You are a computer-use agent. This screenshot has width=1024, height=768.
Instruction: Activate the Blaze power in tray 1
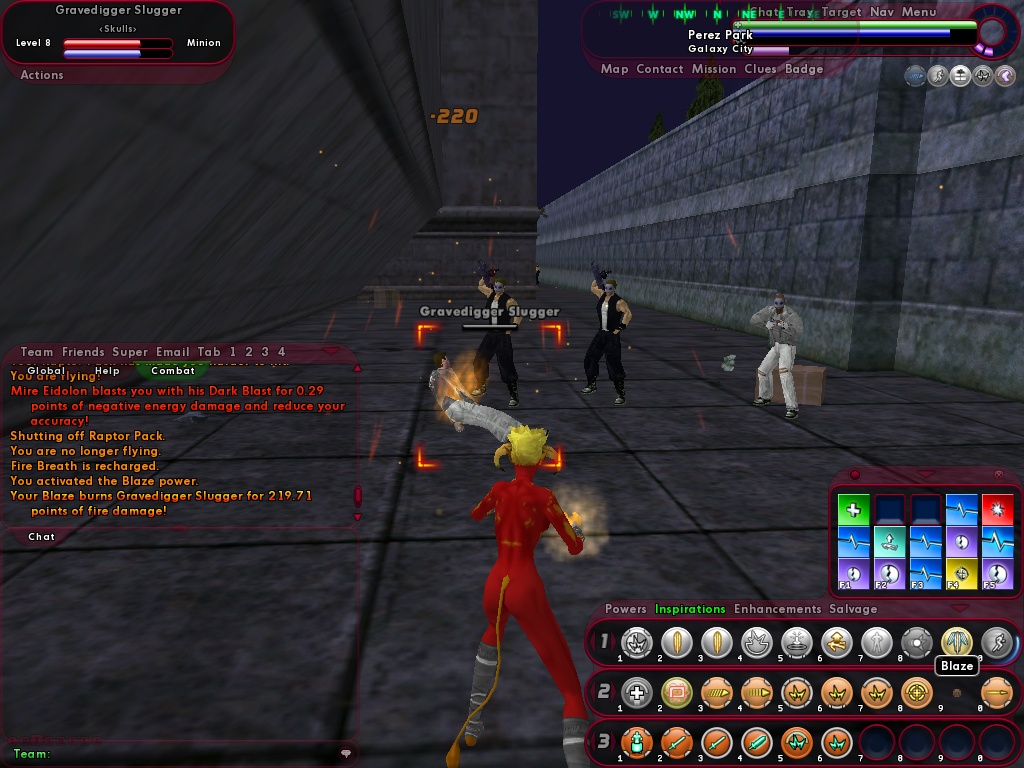coord(956,642)
